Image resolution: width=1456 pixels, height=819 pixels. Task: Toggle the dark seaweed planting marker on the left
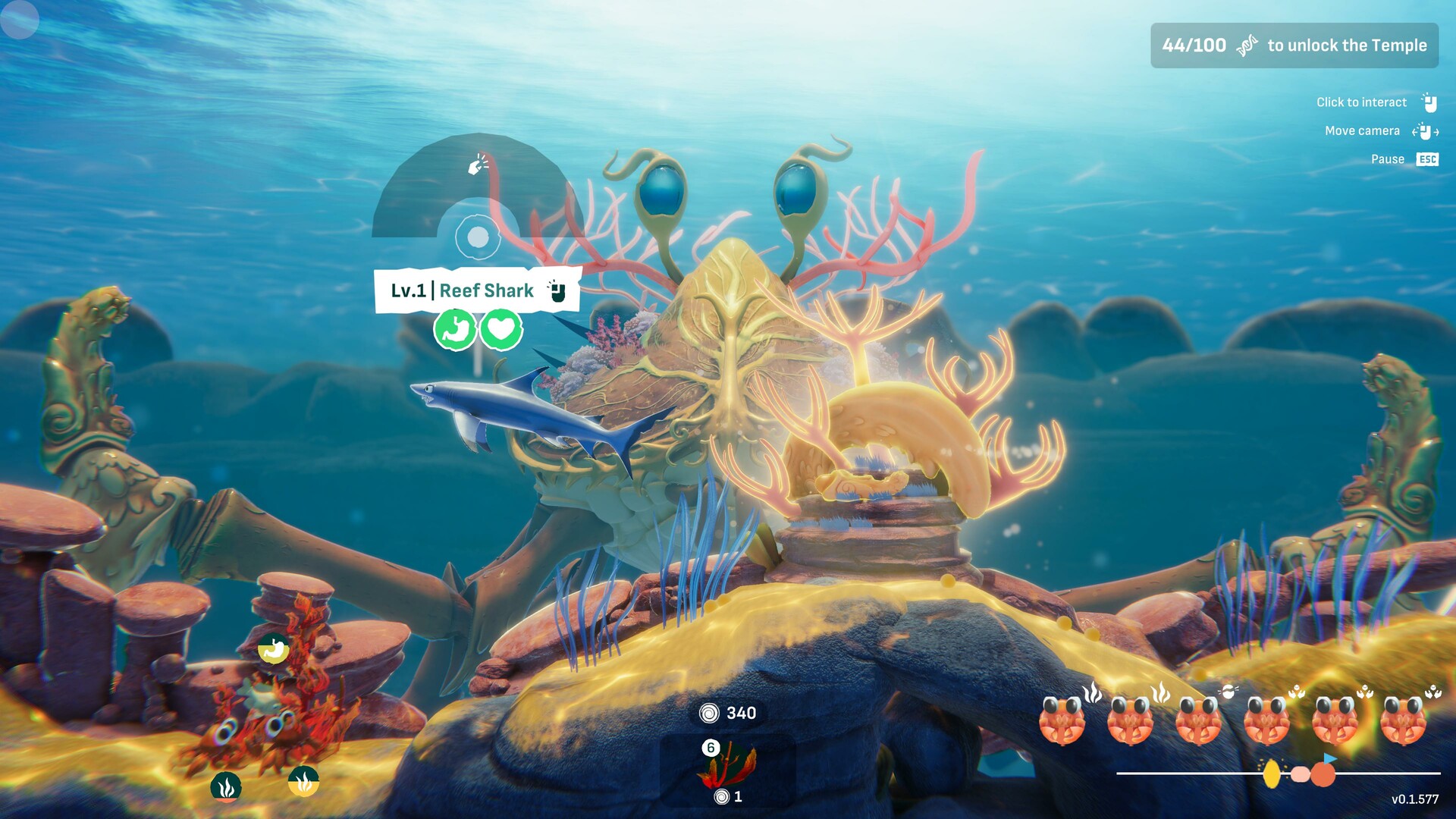point(227,786)
